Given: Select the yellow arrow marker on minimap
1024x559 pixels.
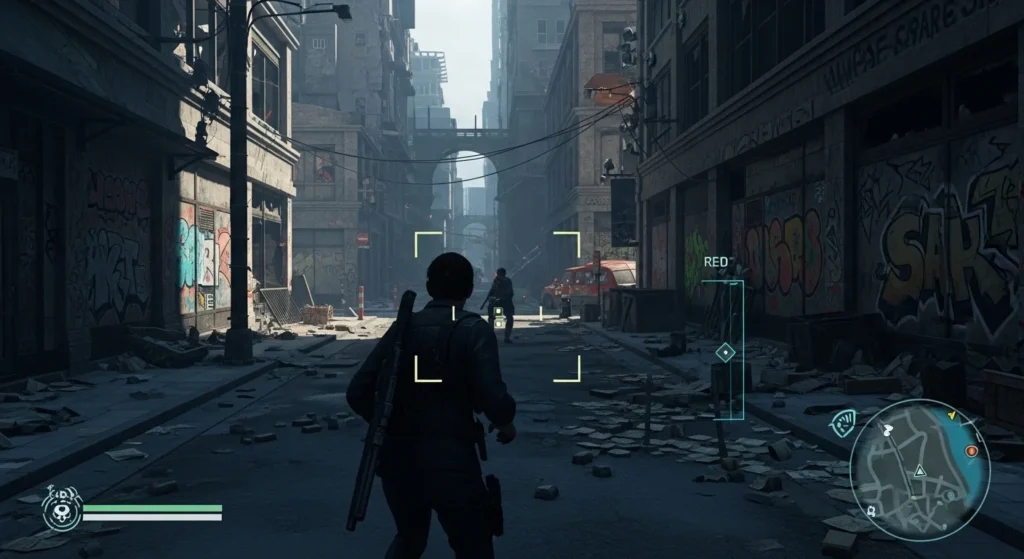Looking at the screenshot, I should (952, 414).
